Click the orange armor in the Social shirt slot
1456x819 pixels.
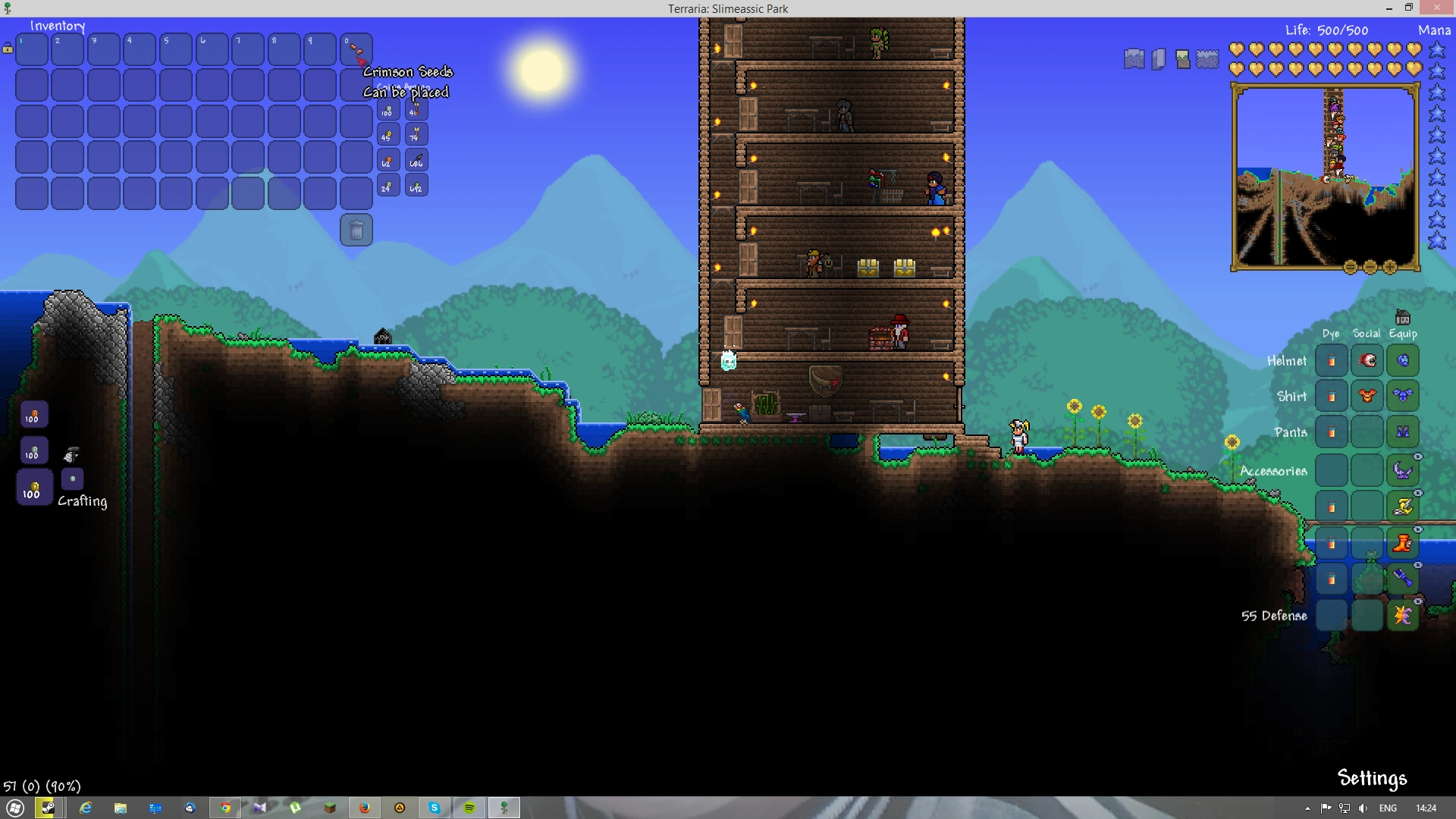[1367, 396]
